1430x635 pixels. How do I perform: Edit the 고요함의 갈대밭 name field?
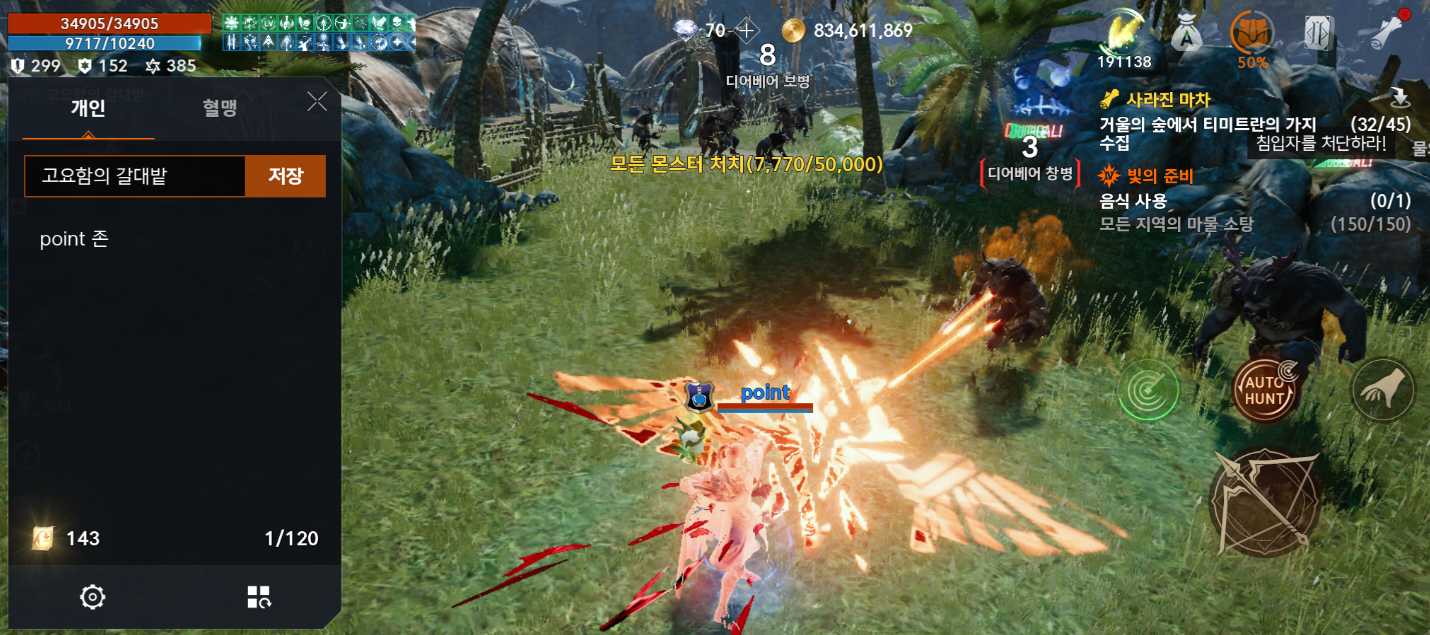coord(135,176)
